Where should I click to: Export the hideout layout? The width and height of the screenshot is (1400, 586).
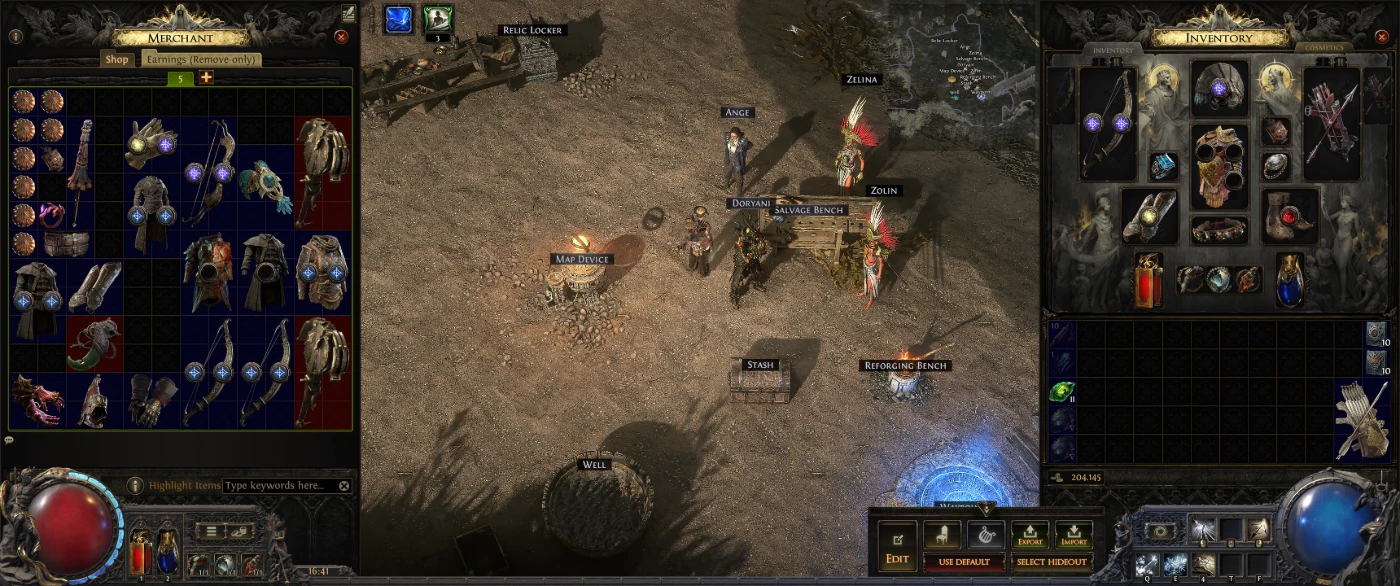tap(1030, 535)
